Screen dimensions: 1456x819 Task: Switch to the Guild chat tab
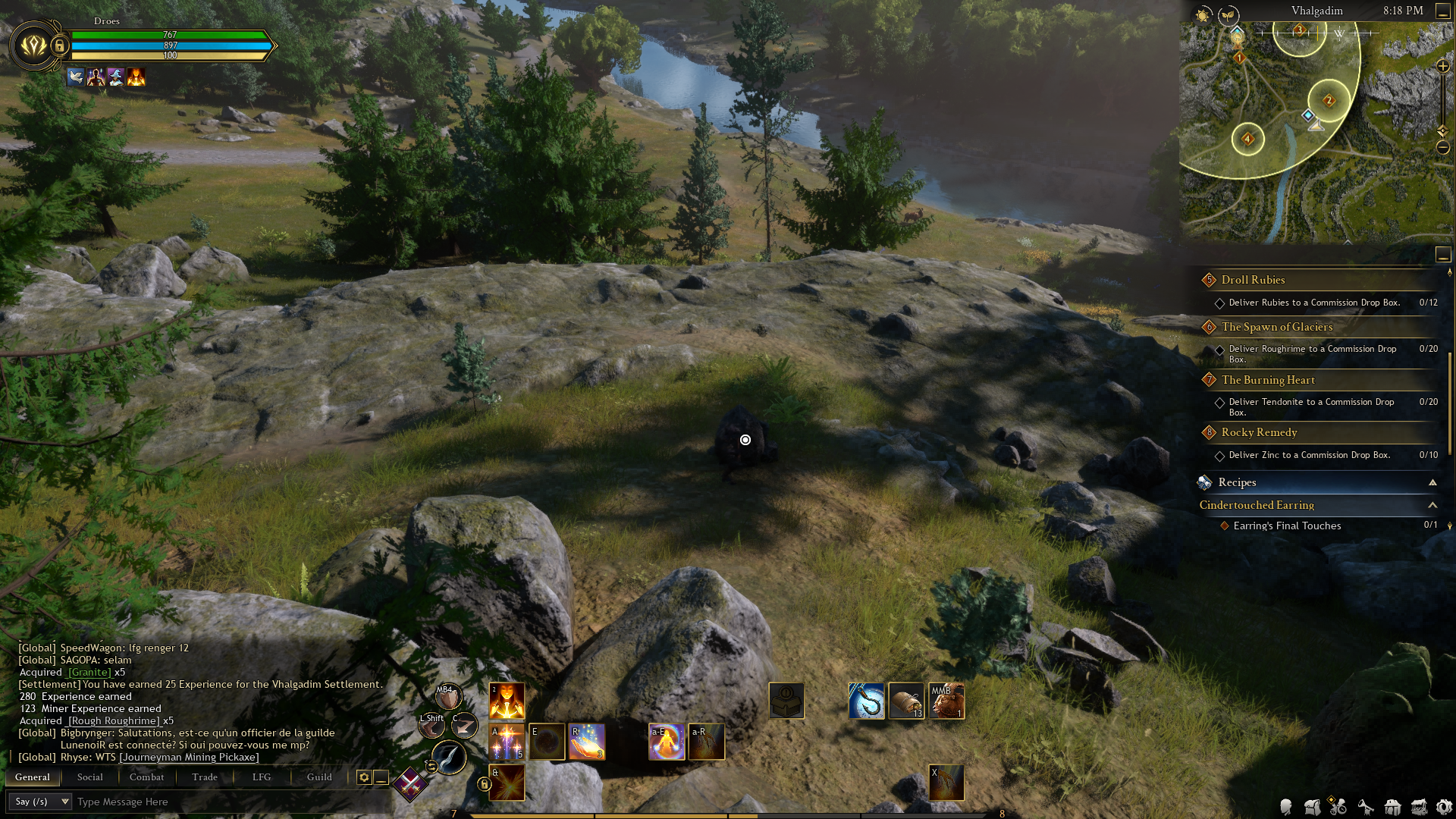pos(319,777)
